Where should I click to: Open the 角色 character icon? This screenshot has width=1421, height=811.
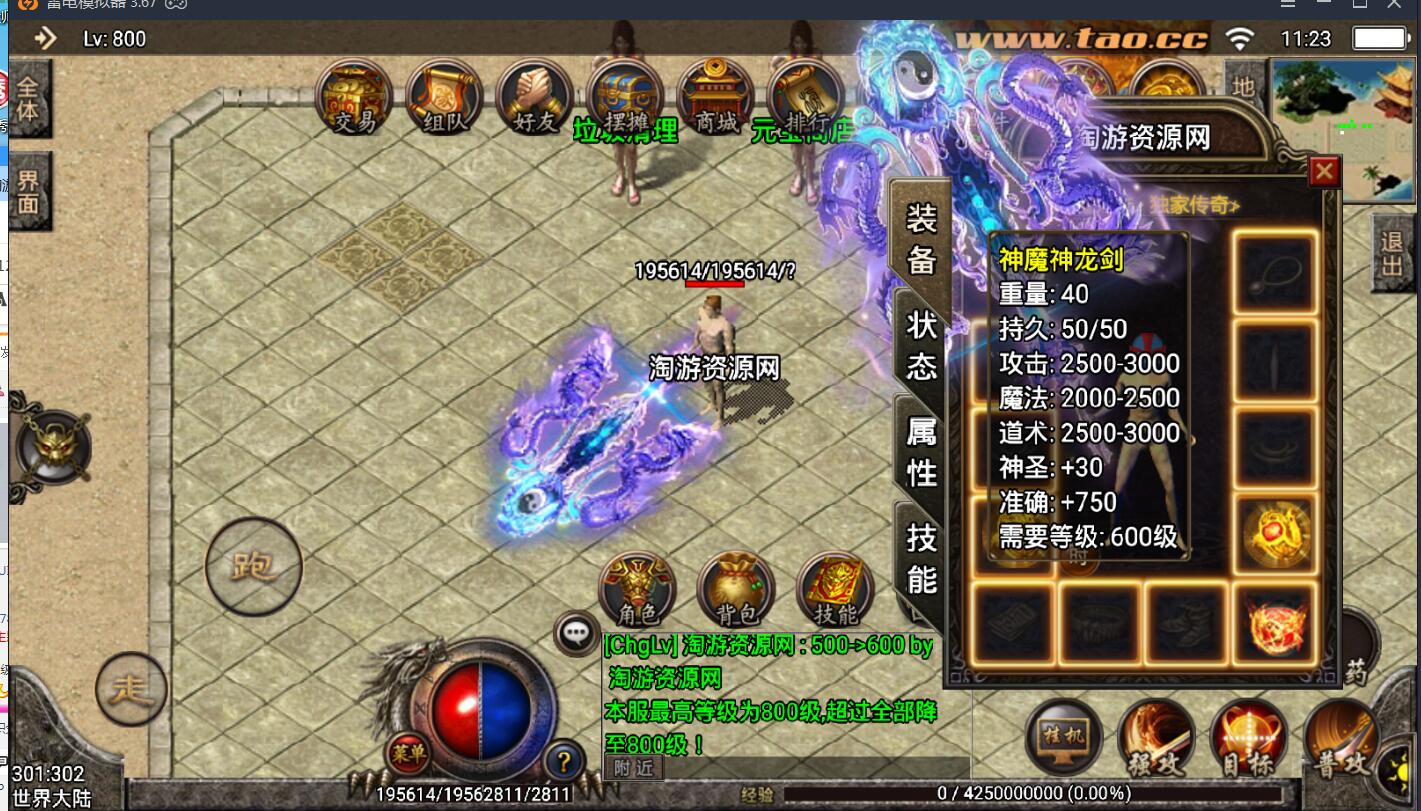coord(637,590)
